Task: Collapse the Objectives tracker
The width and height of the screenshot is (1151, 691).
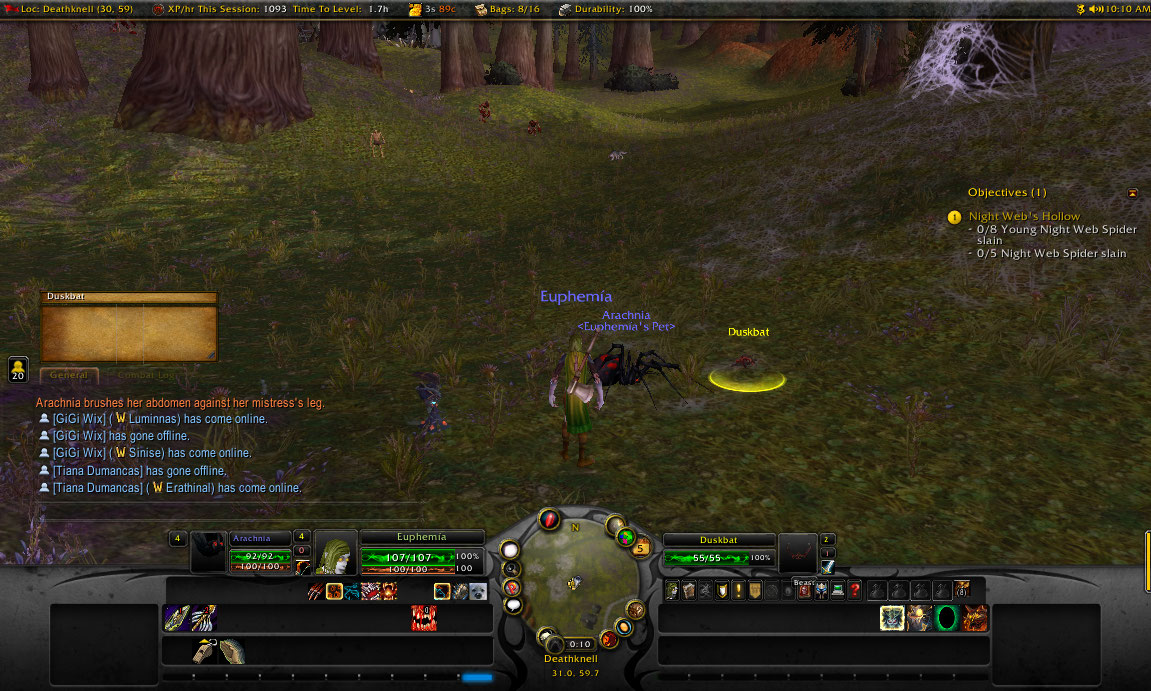Action: coord(1132,192)
